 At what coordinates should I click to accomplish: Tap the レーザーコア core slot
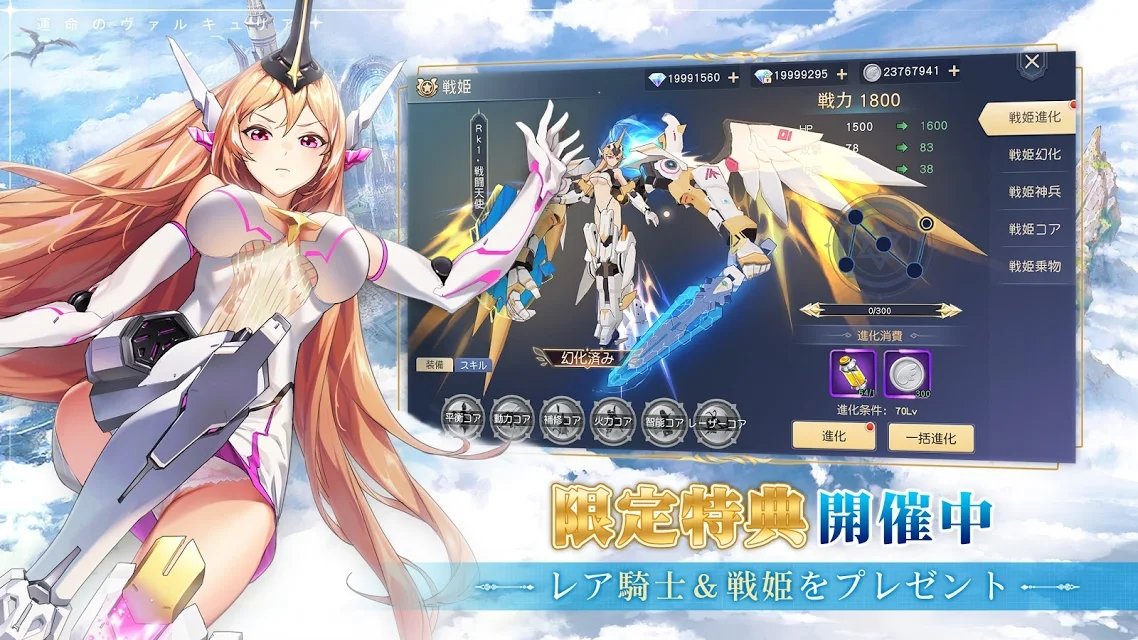716,414
